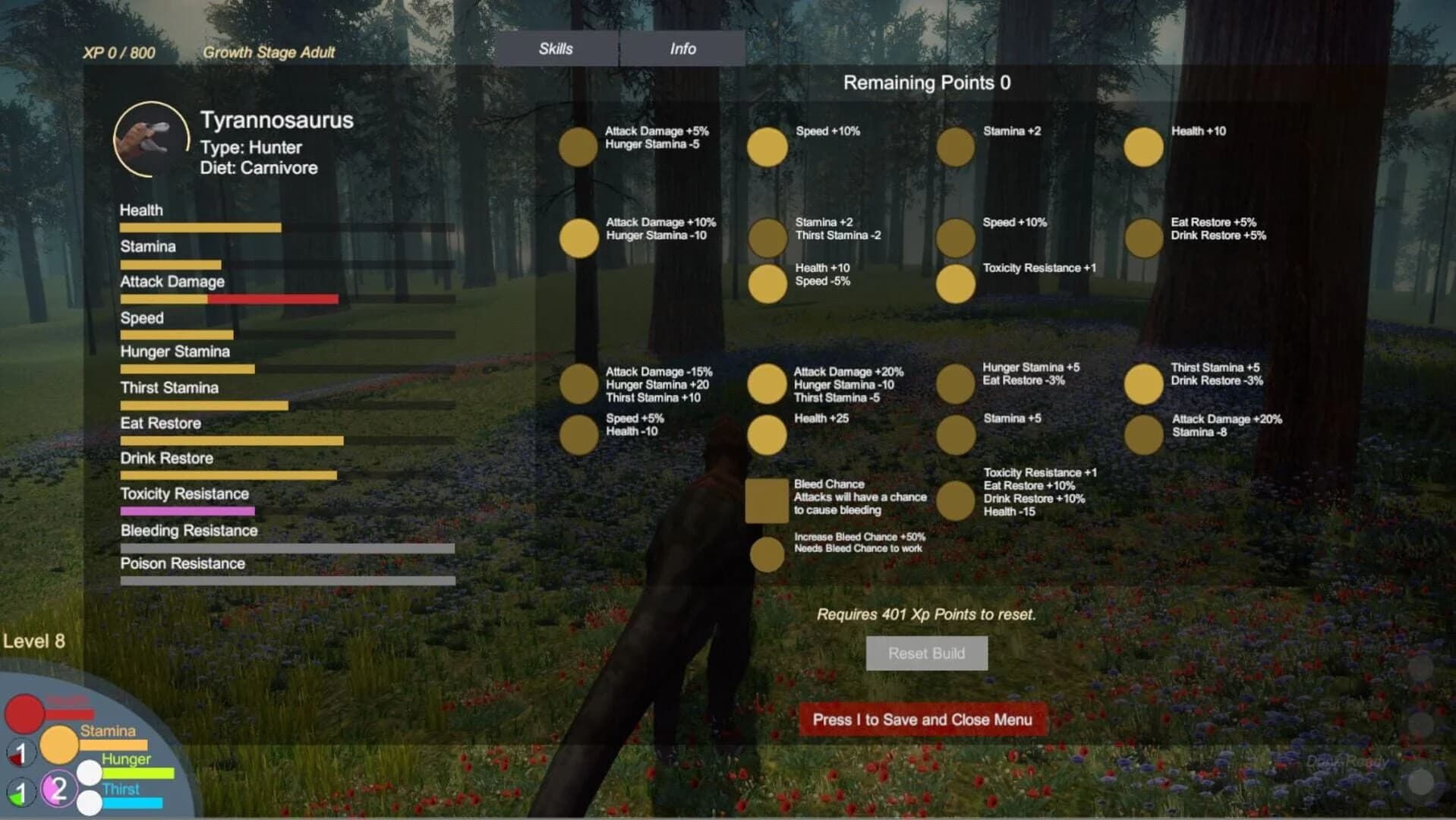Viewport: 1456px width, 820px height.
Task: Switch to the Info tab
Action: click(x=681, y=49)
